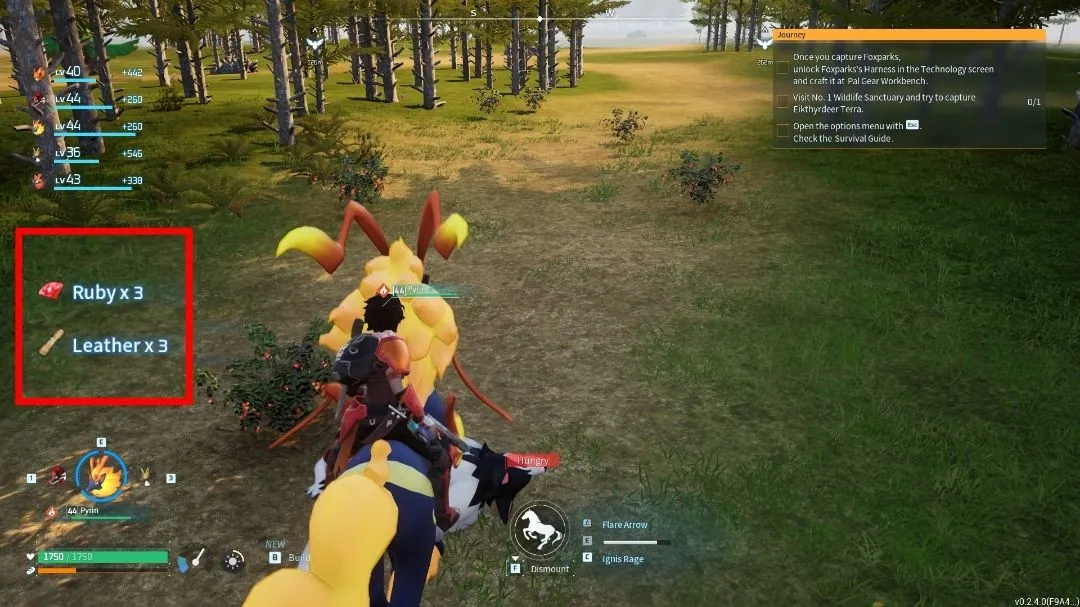Click the Ruby x 3 pickup entry

click(x=107, y=293)
